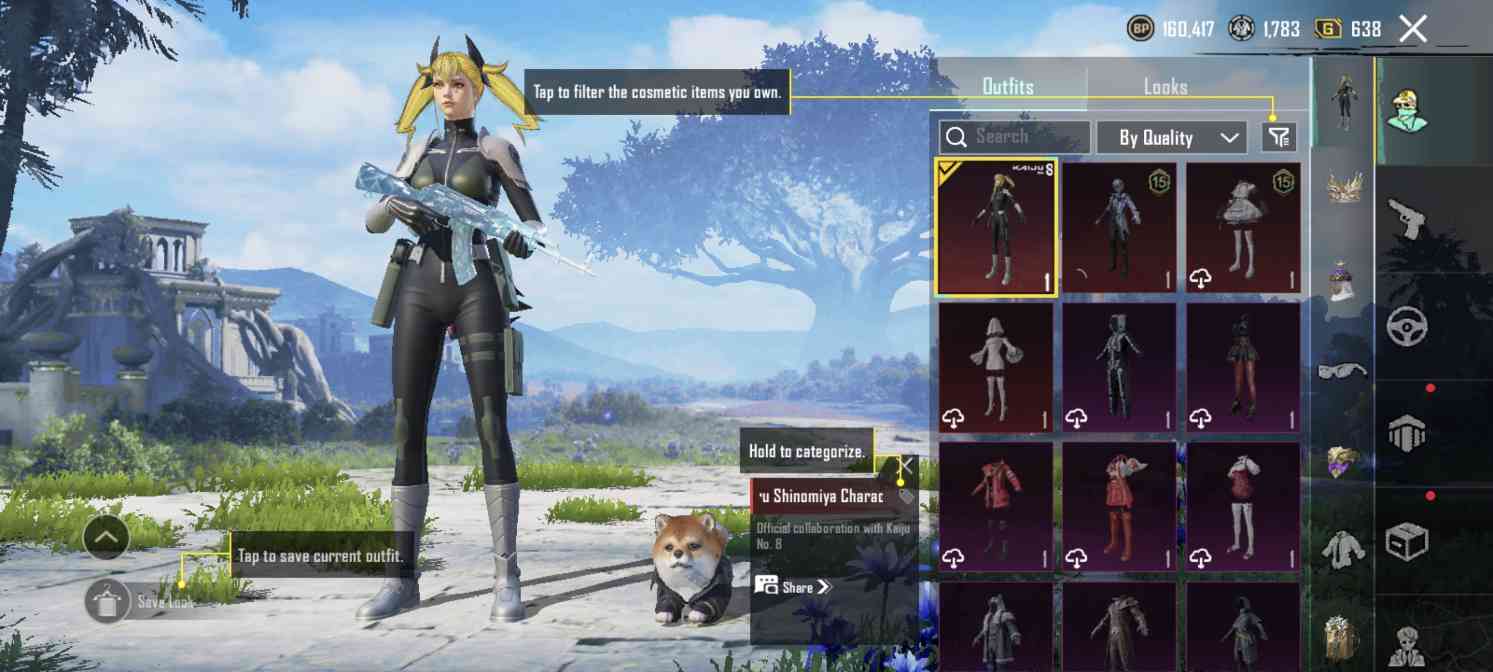Expand the up-arrow circle button
This screenshot has height=672, width=1493.
106,539
